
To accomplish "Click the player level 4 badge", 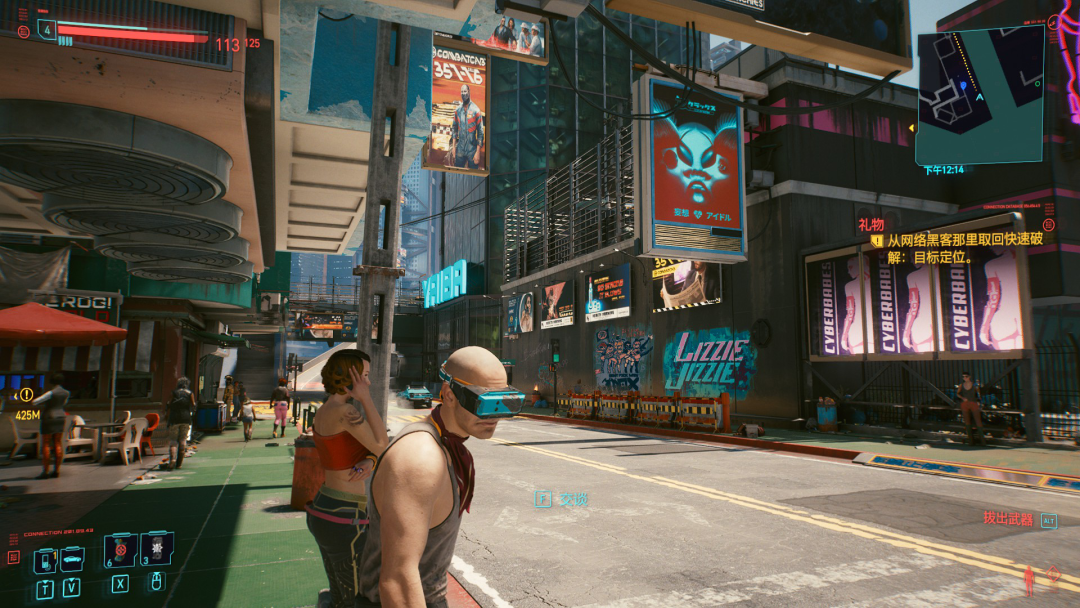I will [47, 29].
